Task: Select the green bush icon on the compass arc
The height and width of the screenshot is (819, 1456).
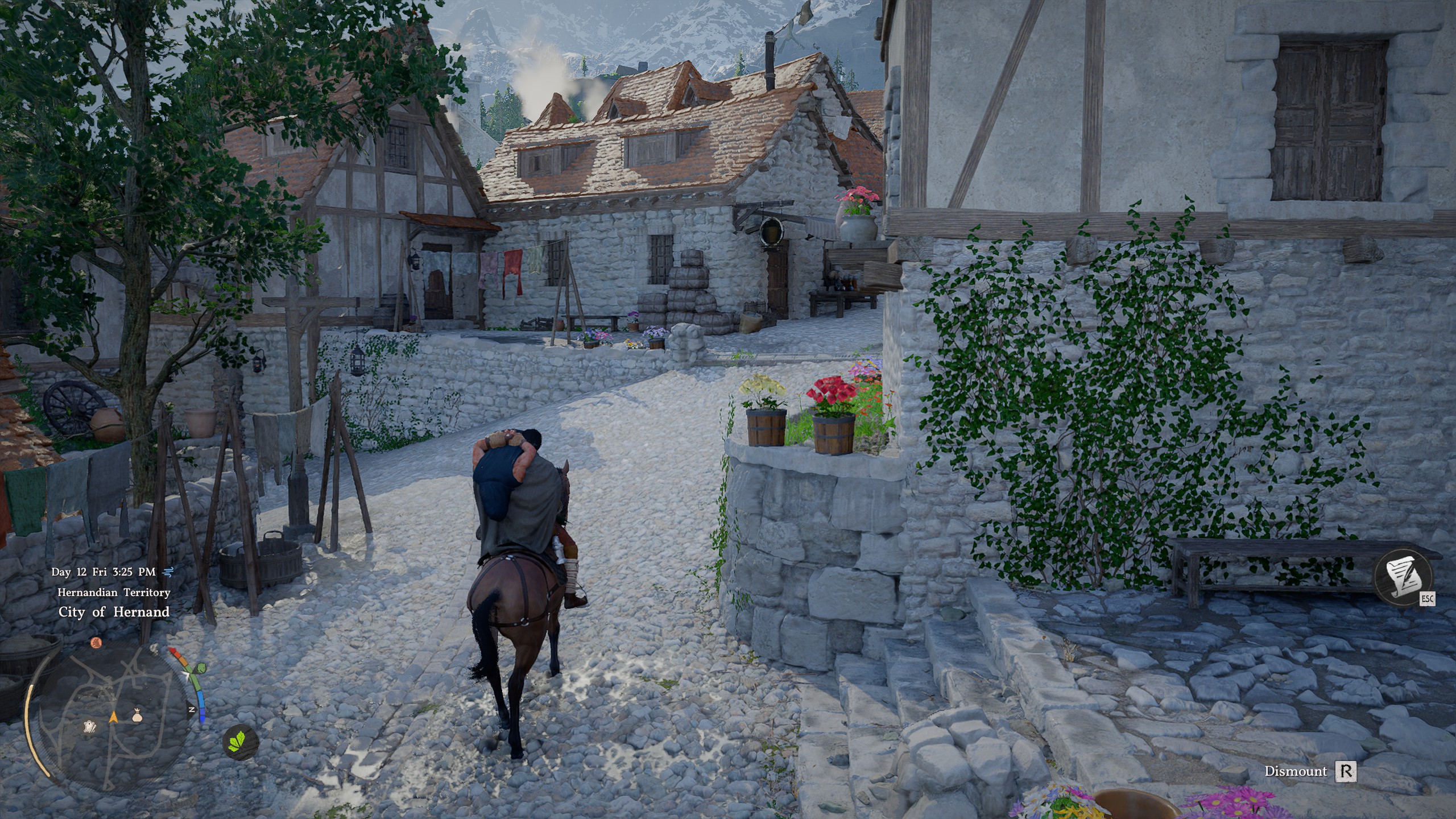Action: (202, 668)
